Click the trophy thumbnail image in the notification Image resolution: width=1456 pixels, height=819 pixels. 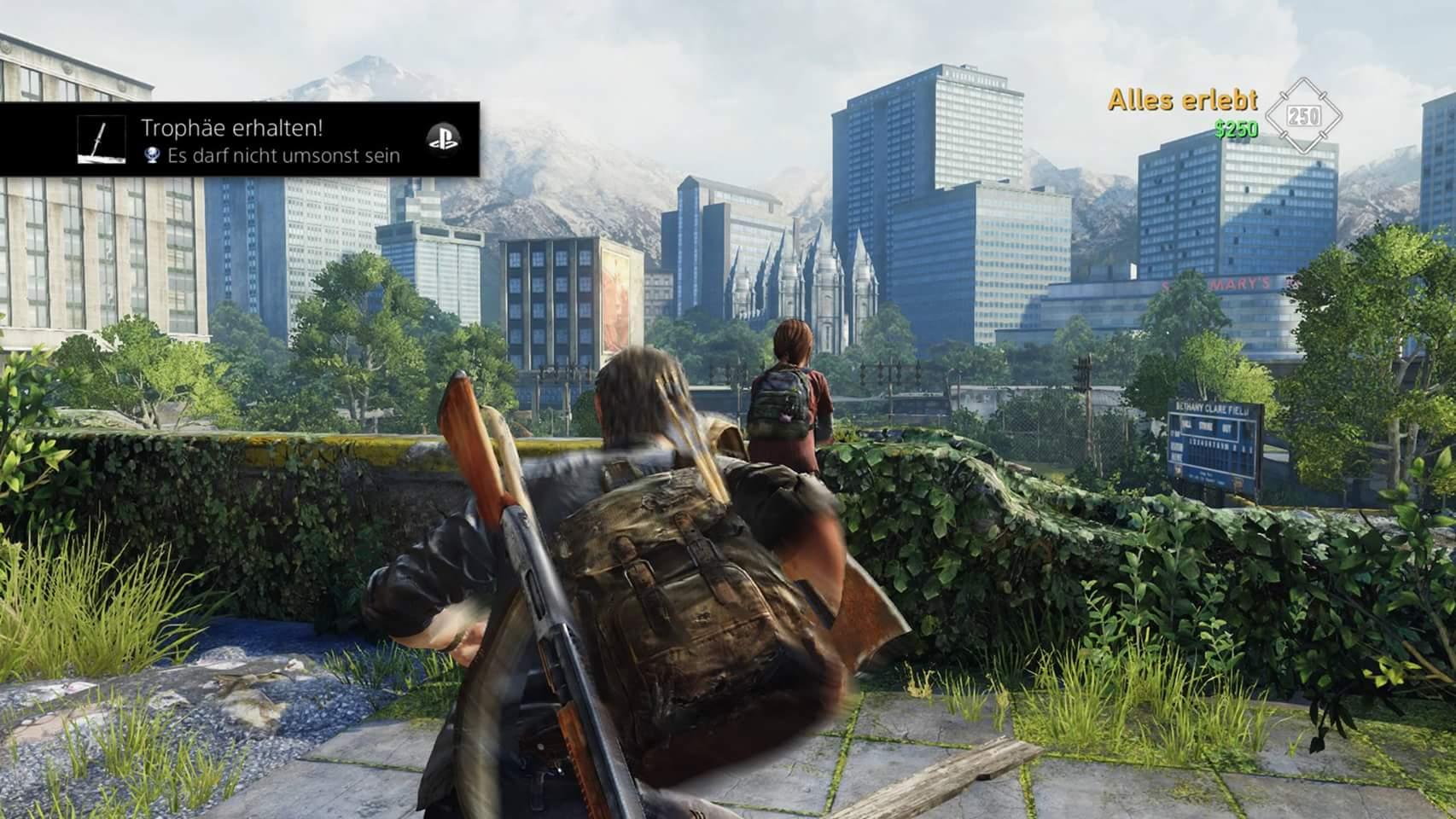(x=102, y=140)
